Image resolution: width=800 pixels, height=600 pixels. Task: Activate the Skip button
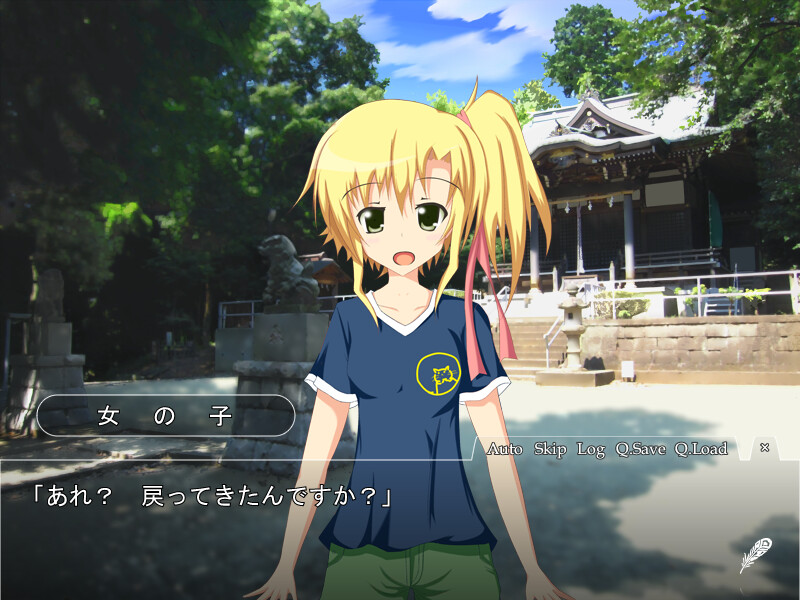pyautogui.click(x=550, y=449)
